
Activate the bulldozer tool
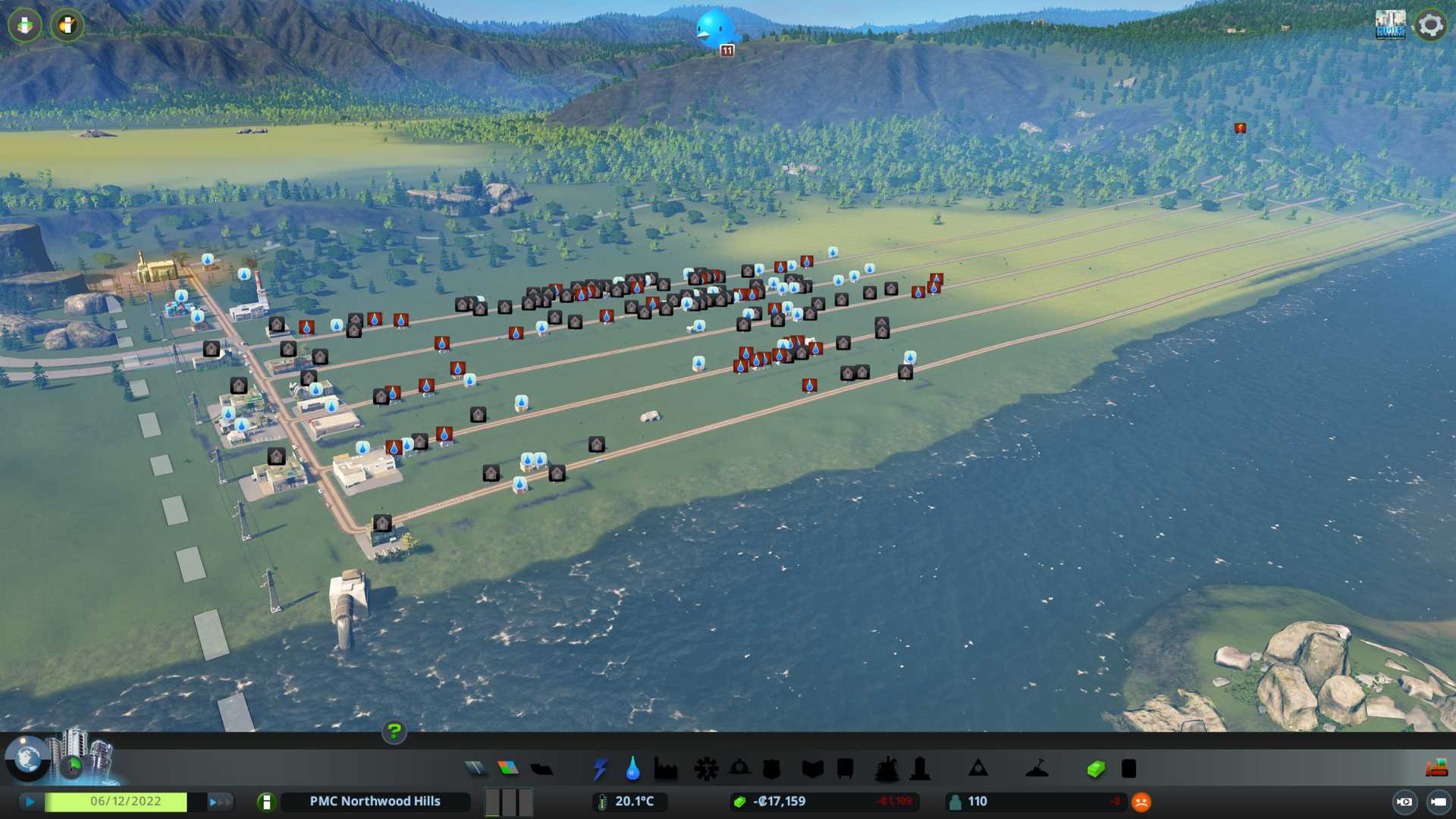pyautogui.click(x=1436, y=769)
